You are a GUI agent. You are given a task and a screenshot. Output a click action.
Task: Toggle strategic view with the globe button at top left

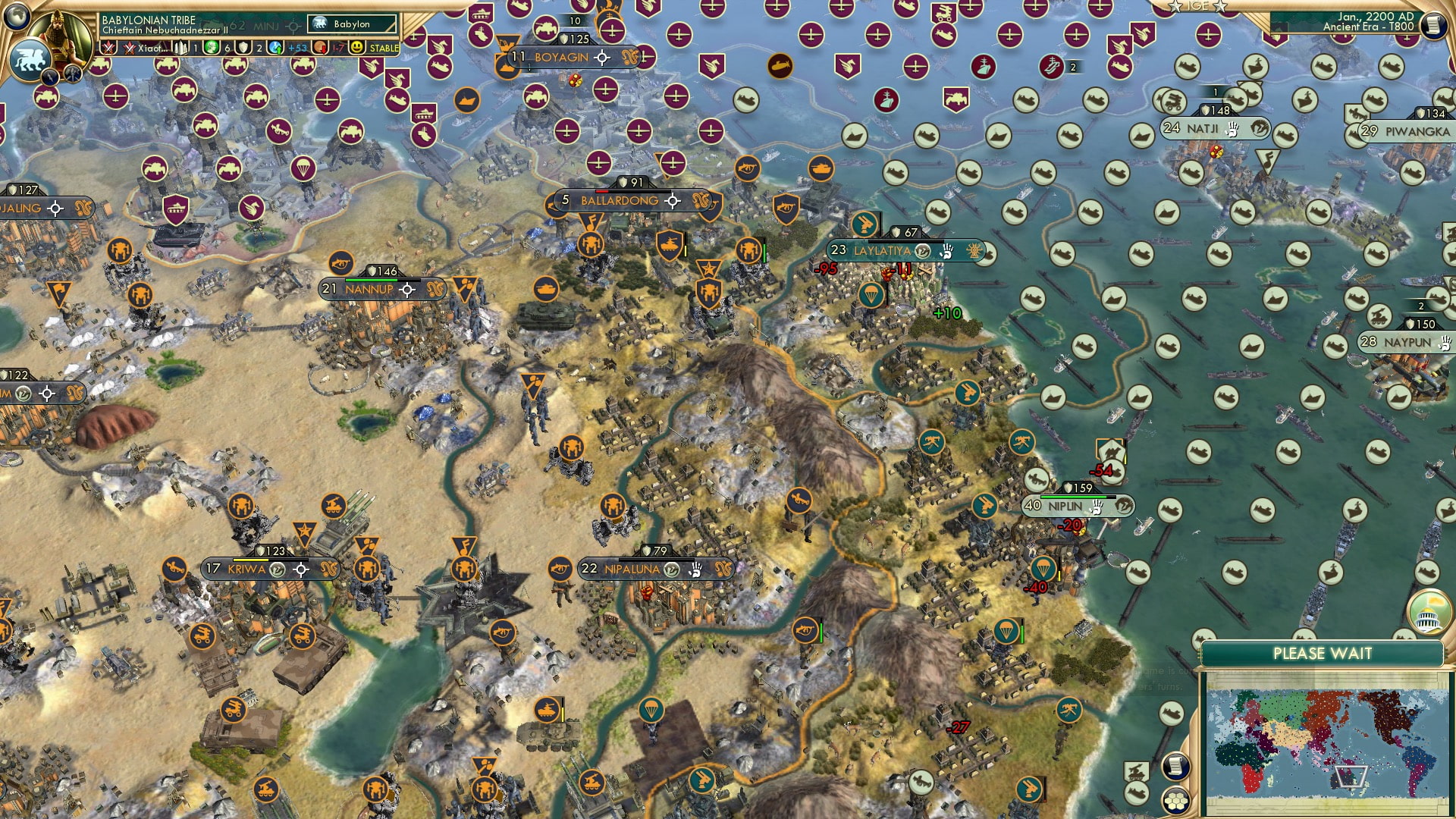click(15, 14)
